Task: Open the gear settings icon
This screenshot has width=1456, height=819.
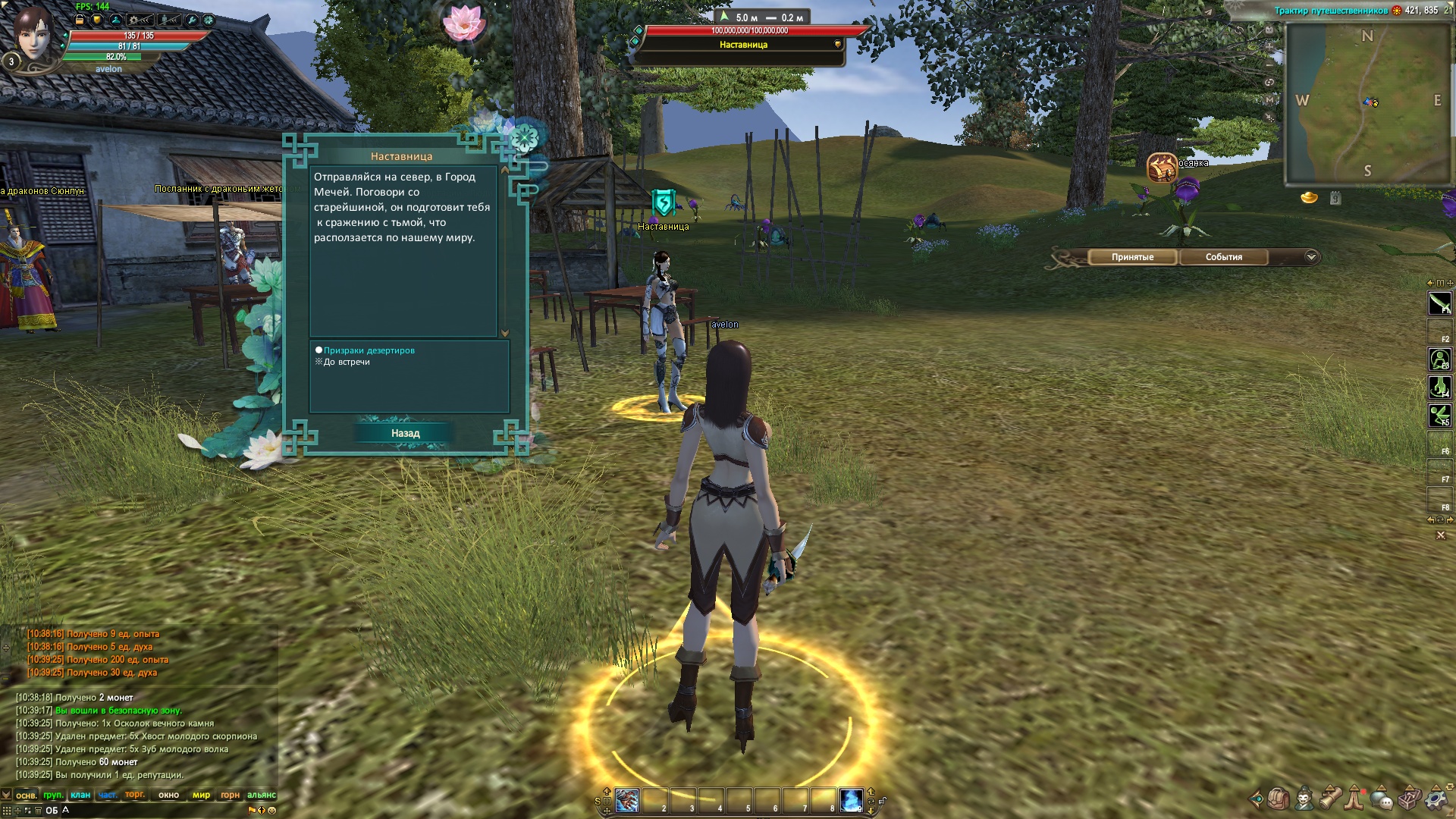Action: 1436,799
